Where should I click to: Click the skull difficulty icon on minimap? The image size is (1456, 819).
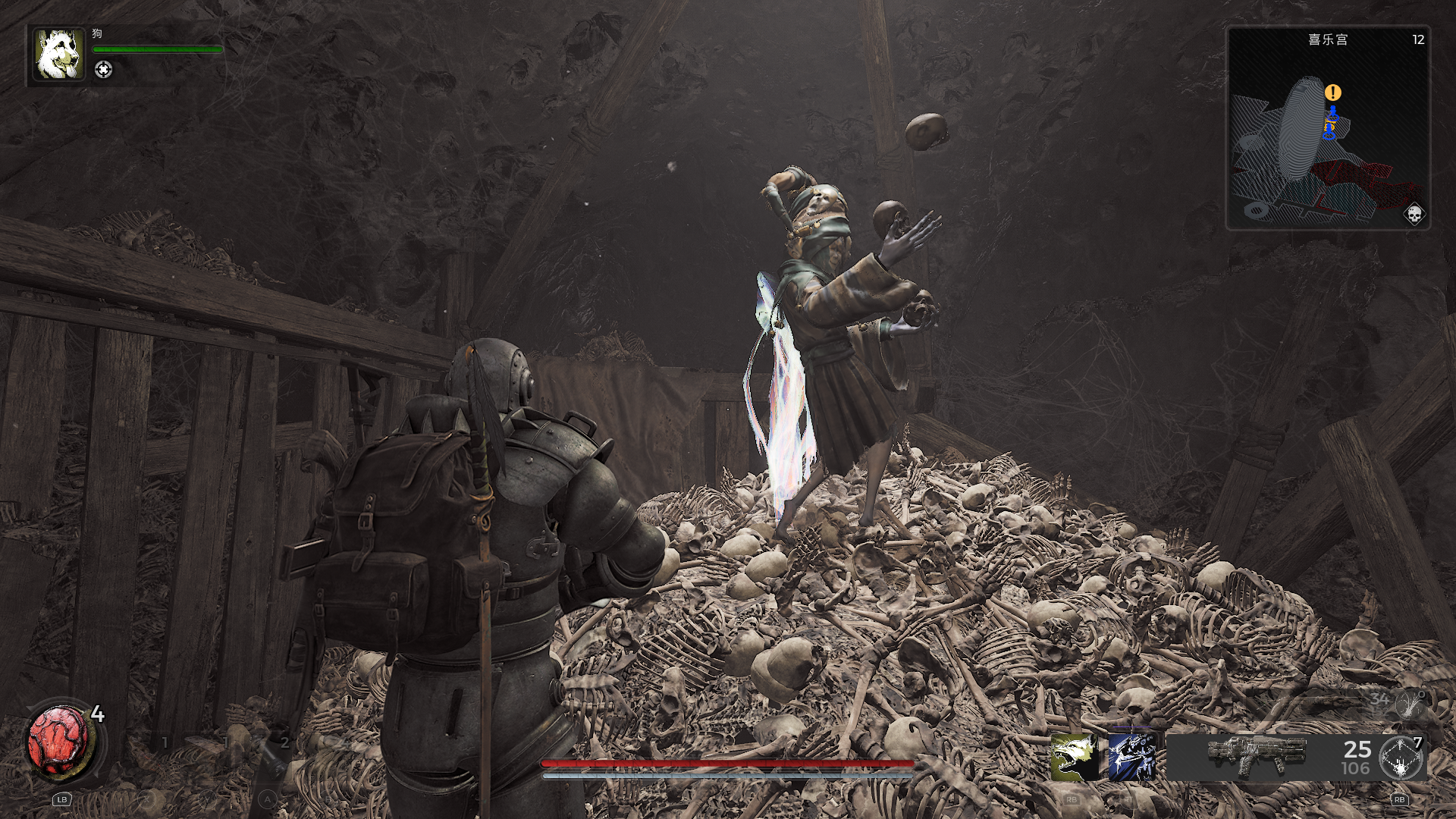coord(1414,215)
